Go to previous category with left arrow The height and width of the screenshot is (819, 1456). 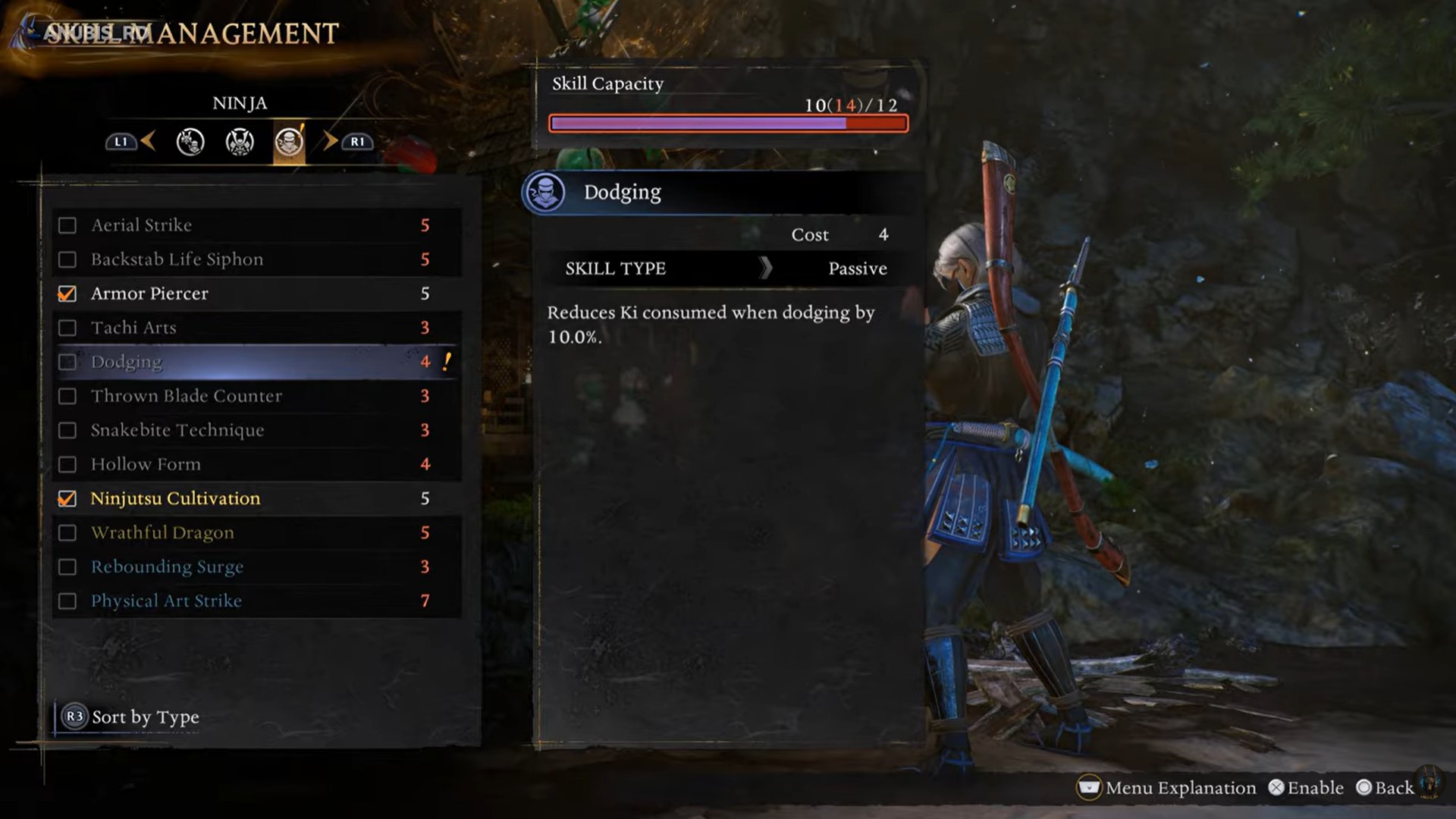(148, 141)
